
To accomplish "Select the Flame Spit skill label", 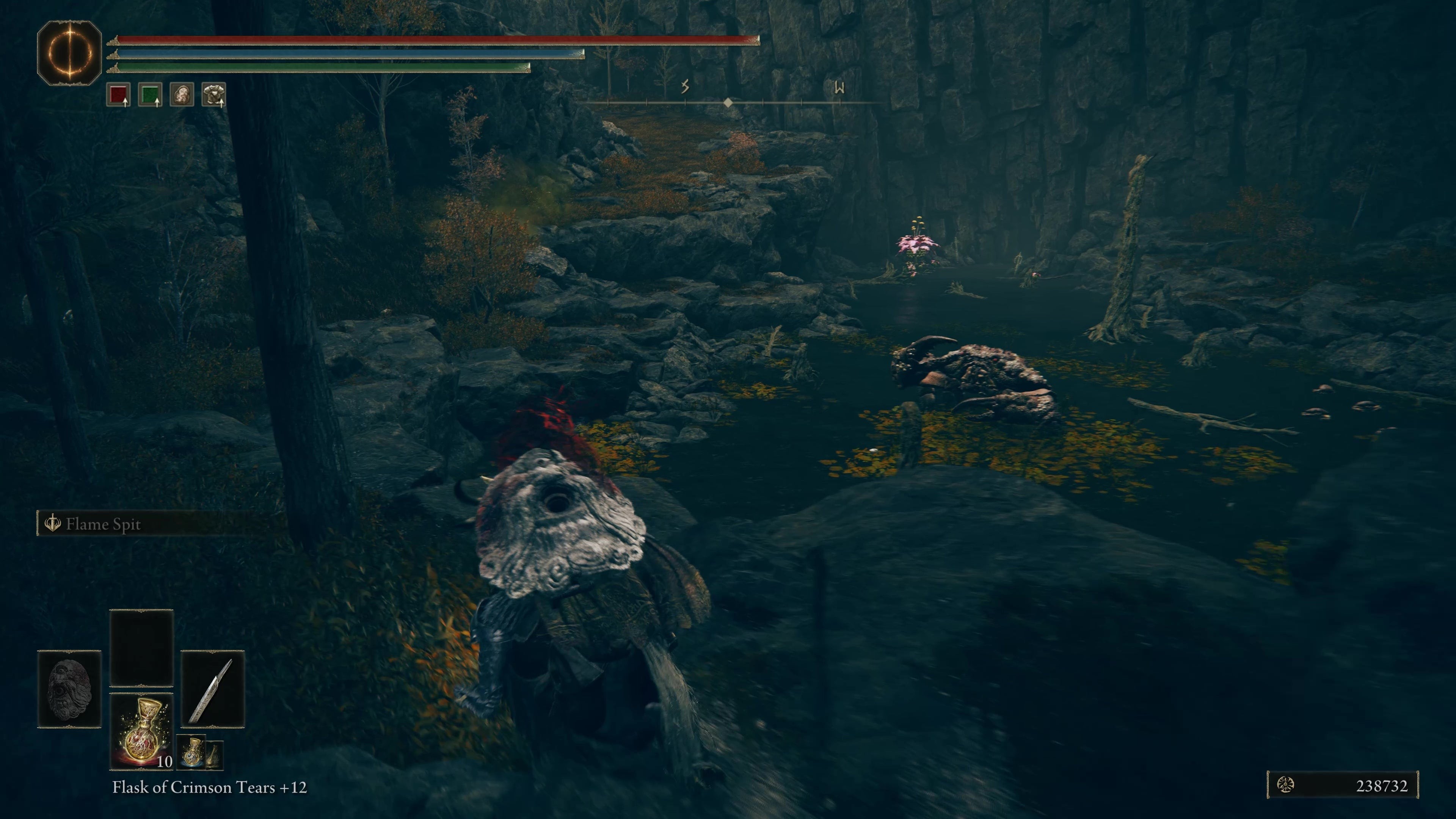I will click(102, 524).
